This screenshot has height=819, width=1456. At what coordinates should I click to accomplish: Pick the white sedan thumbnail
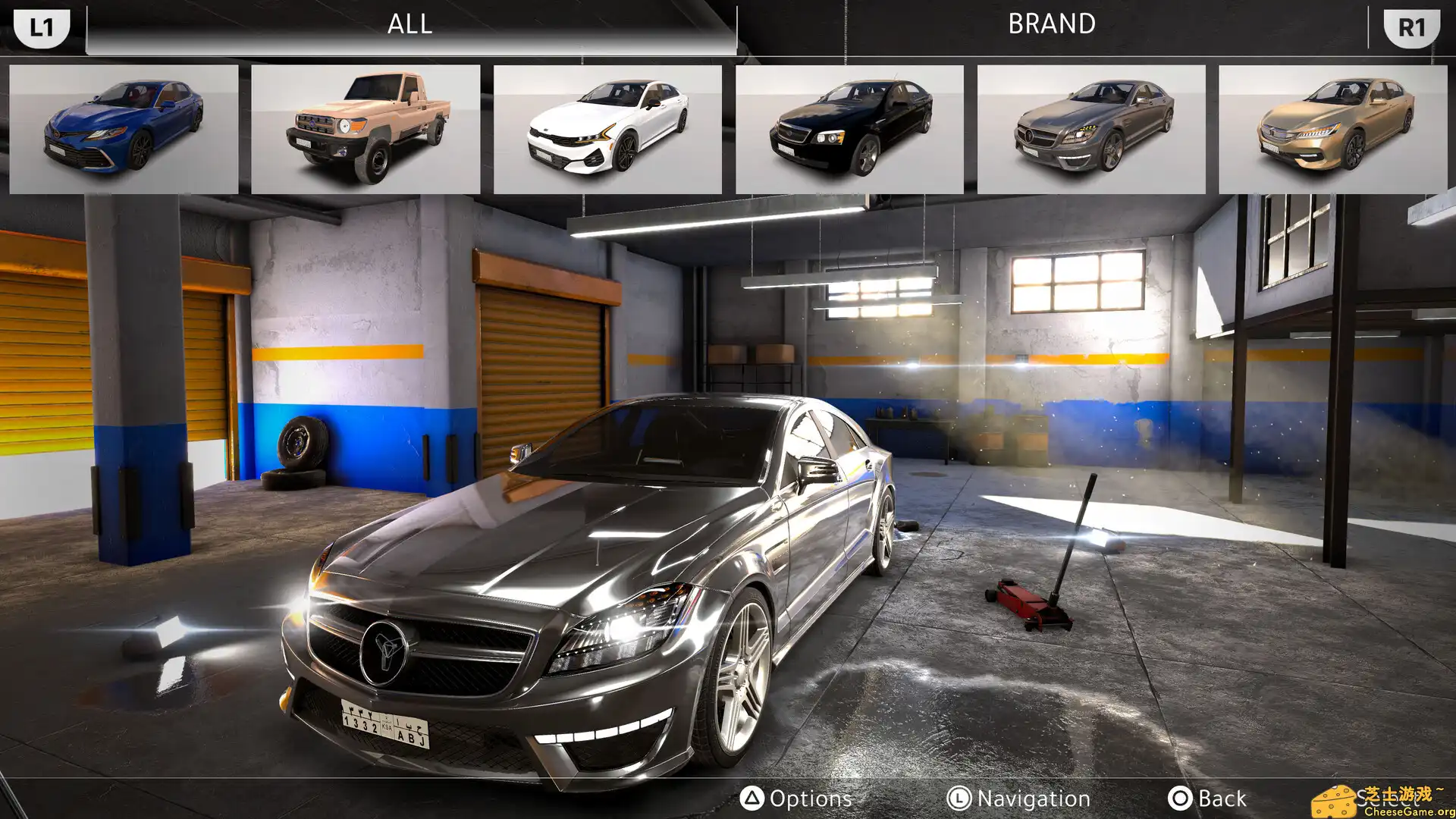607,129
